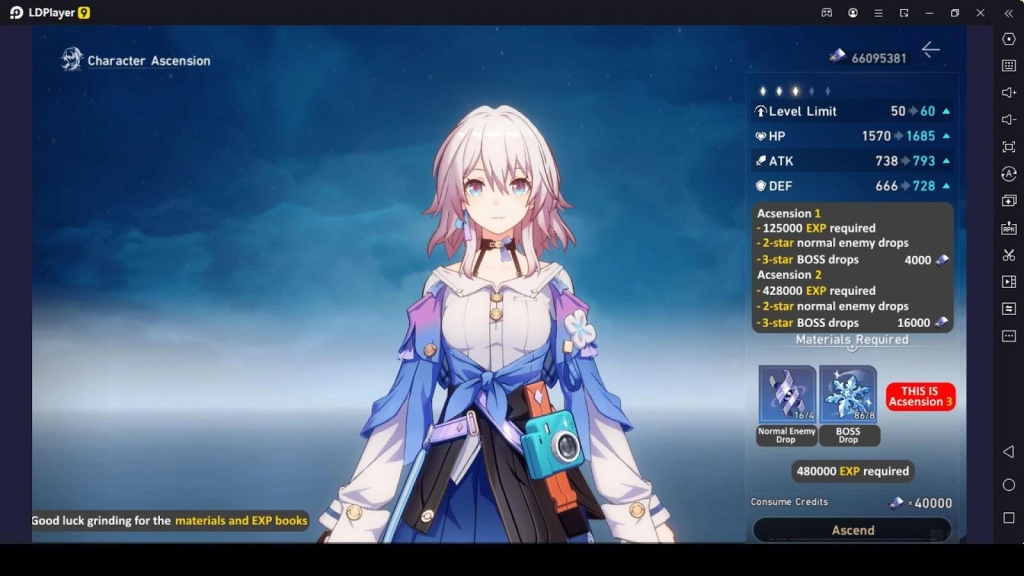Close the LDPlayer window
The image size is (1024, 576).
pyautogui.click(x=980, y=13)
